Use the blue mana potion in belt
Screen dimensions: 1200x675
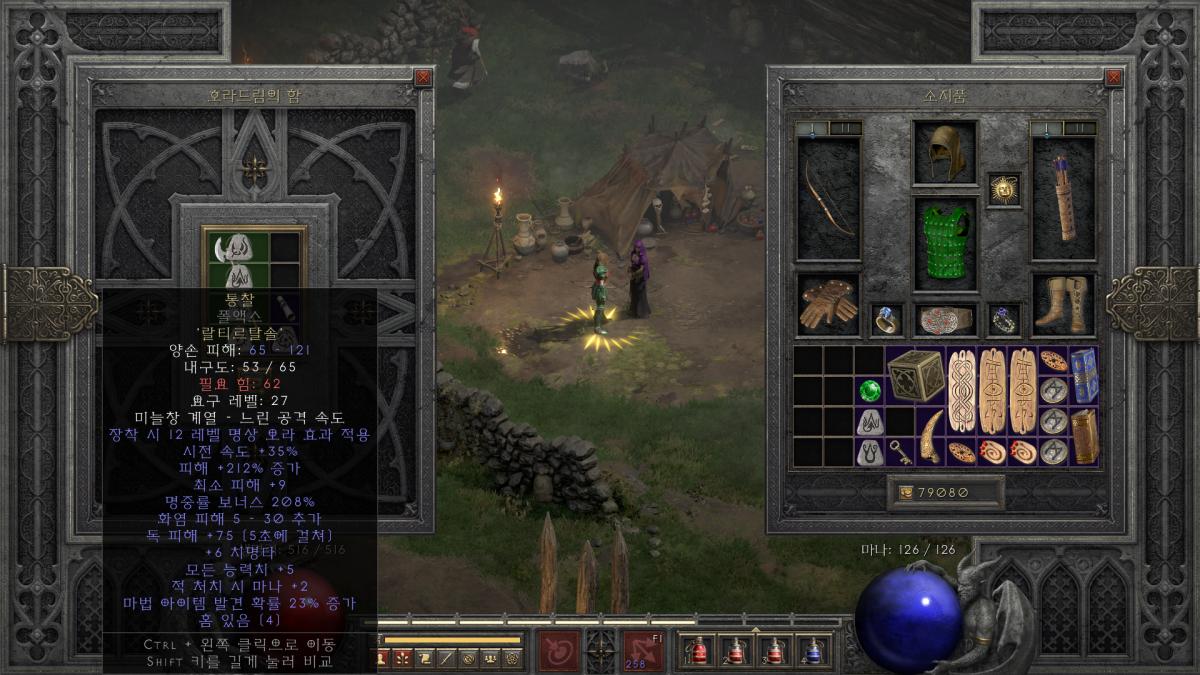click(813, 651)
